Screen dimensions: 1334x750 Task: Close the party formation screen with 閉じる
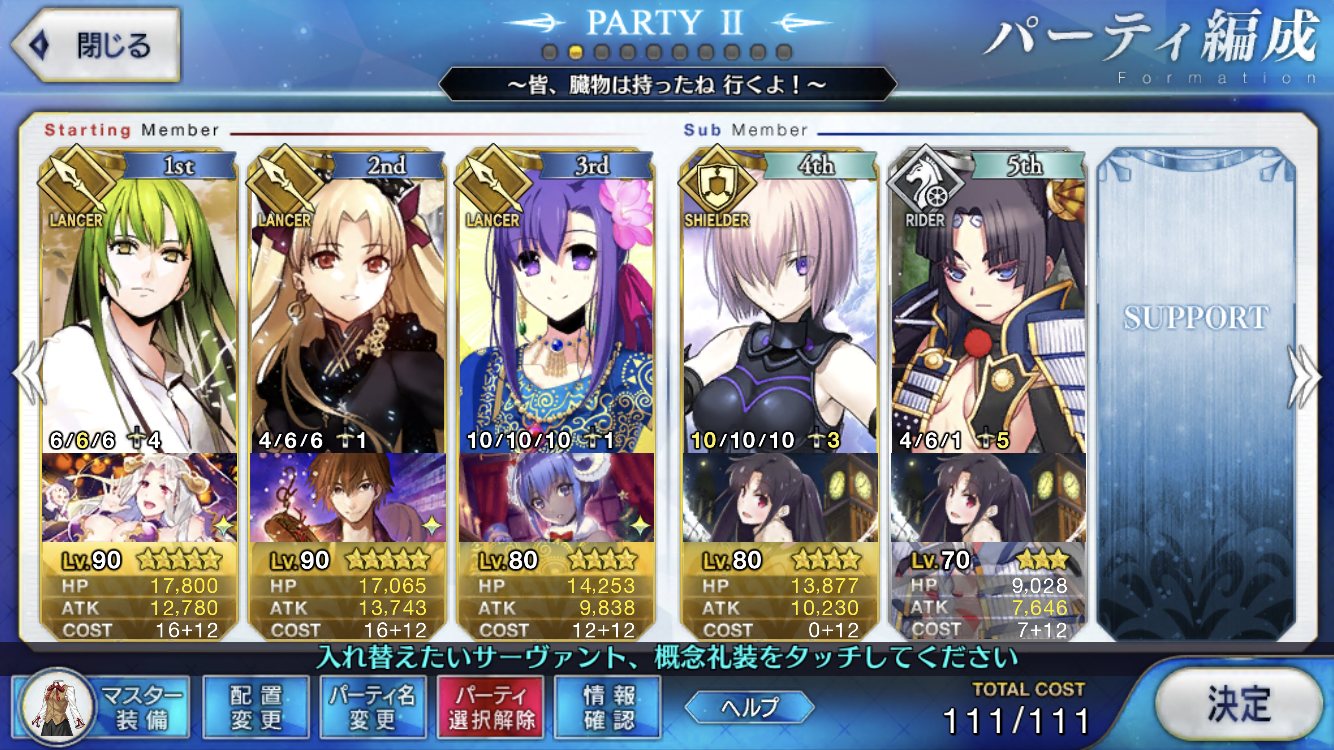[x=95, y=46]
